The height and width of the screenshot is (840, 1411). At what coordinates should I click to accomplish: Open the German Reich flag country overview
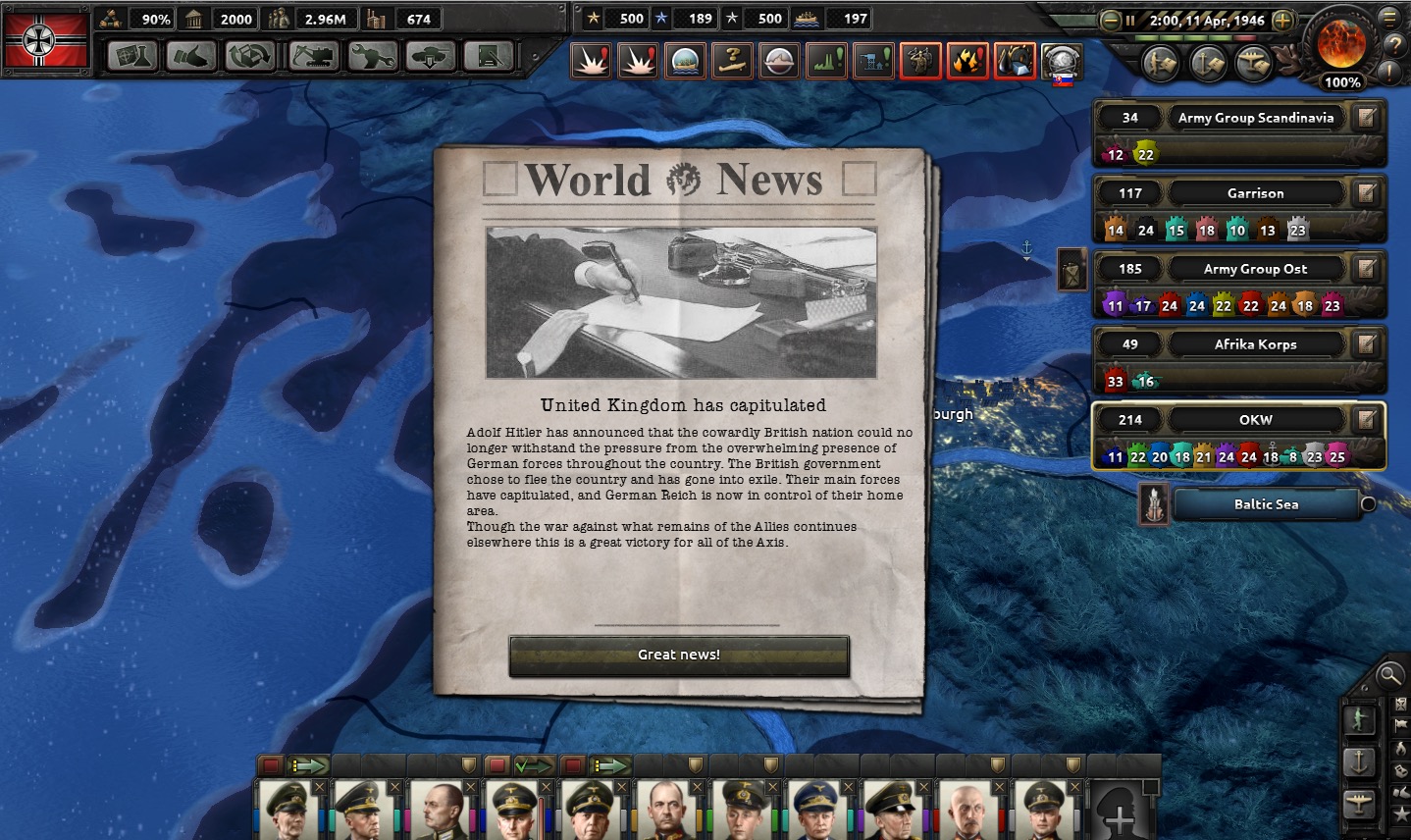[x=45, y=40]
